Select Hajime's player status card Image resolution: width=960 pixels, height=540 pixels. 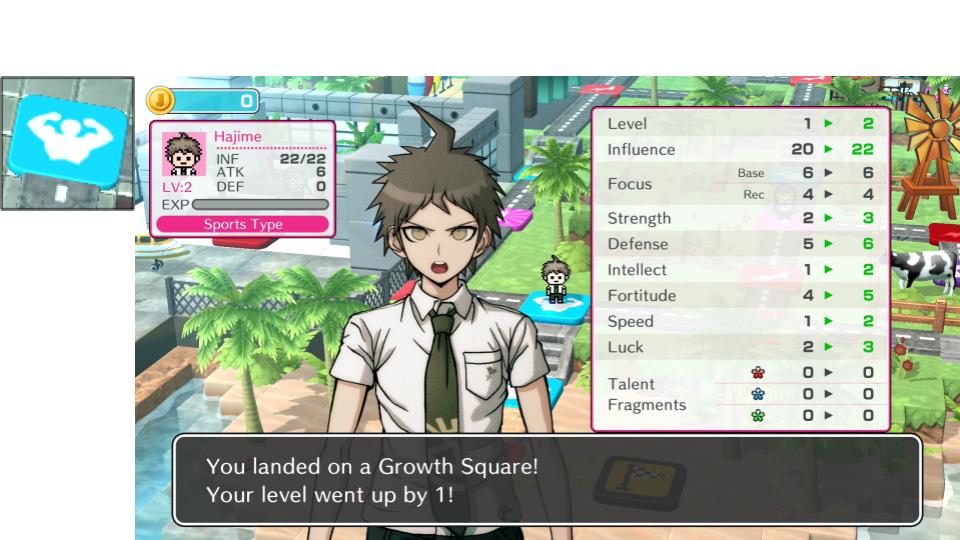[243, 179]
